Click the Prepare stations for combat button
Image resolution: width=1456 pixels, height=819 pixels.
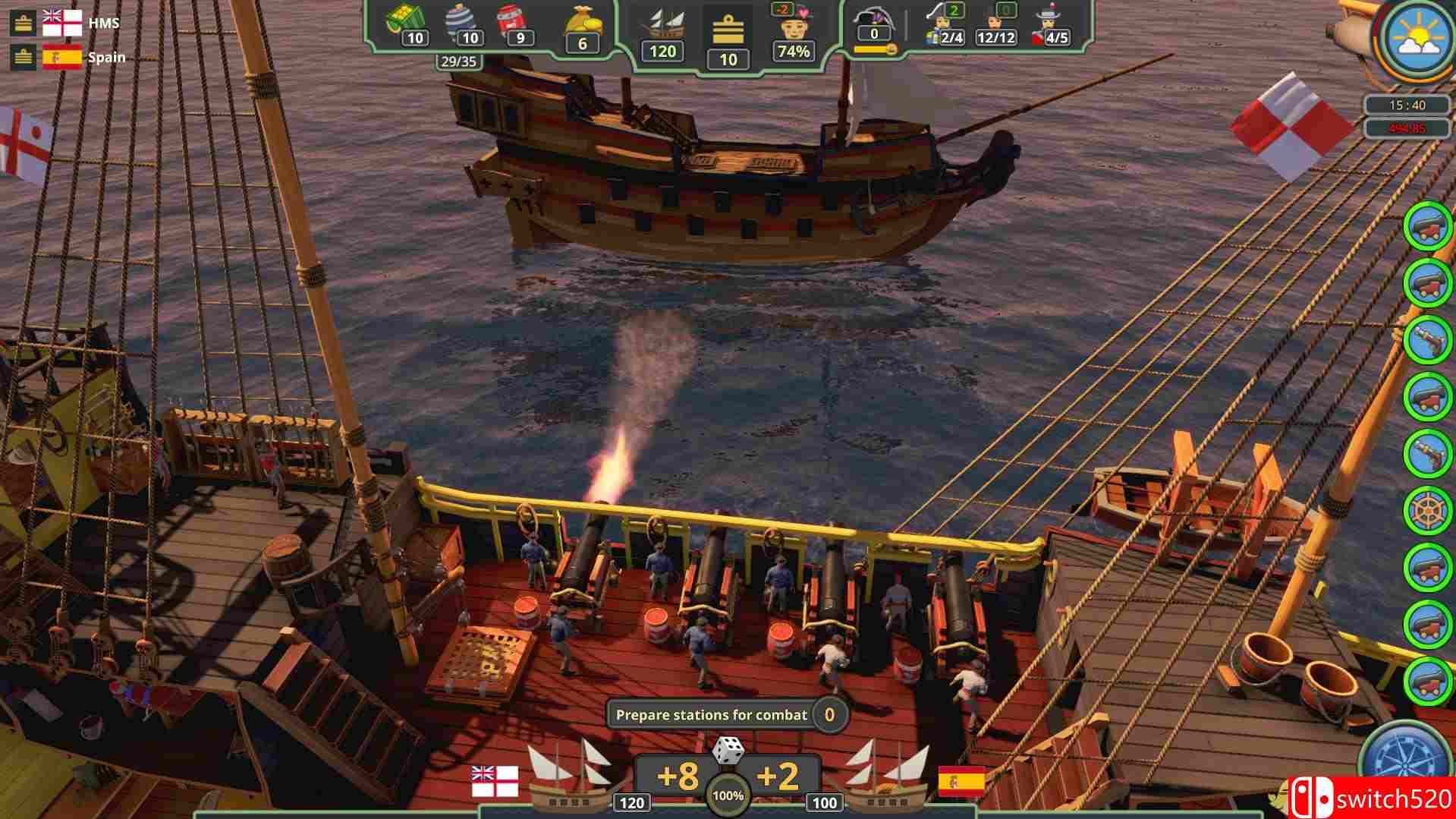[711, 715]
